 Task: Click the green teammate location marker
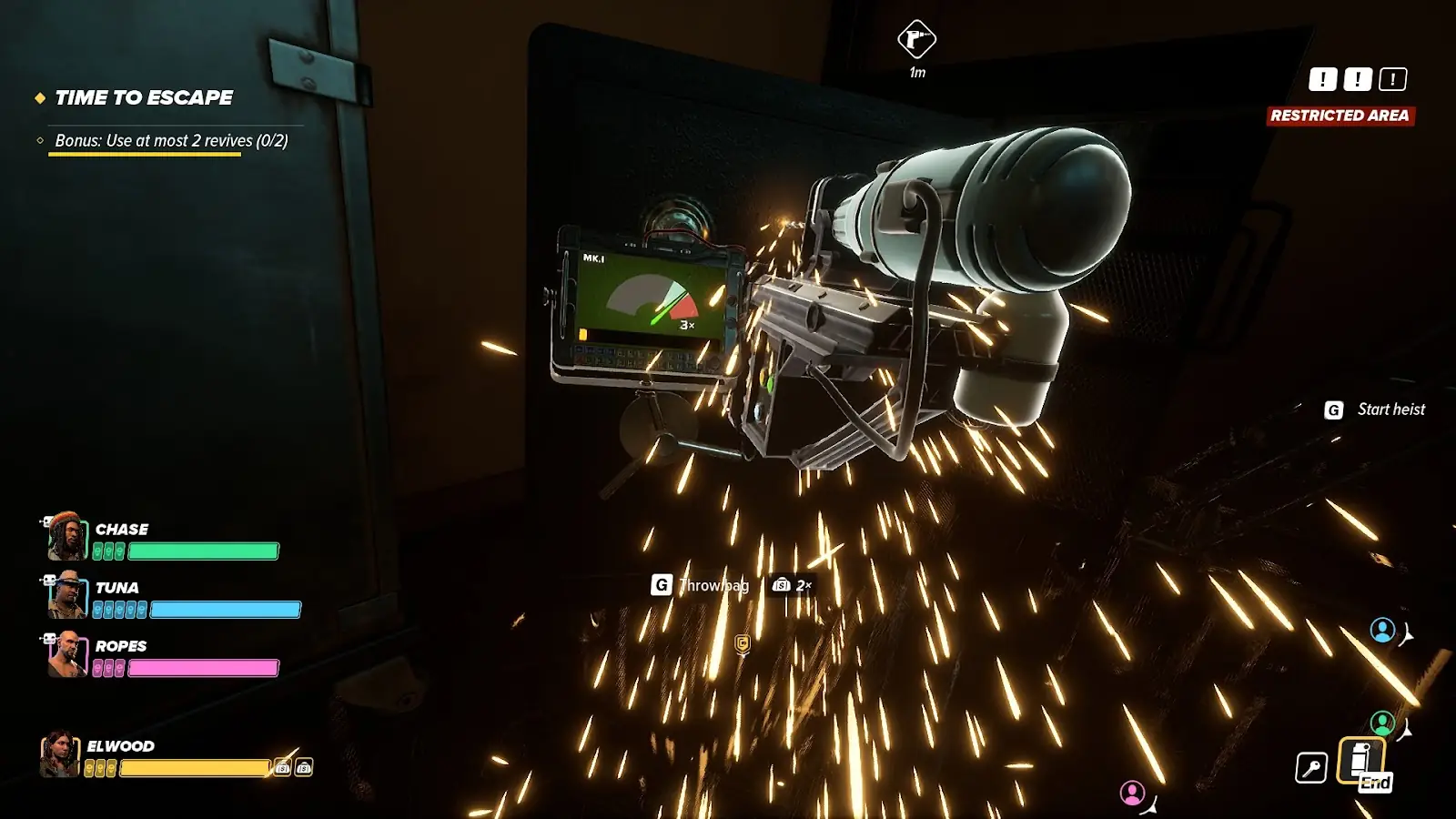[1382, 723]
